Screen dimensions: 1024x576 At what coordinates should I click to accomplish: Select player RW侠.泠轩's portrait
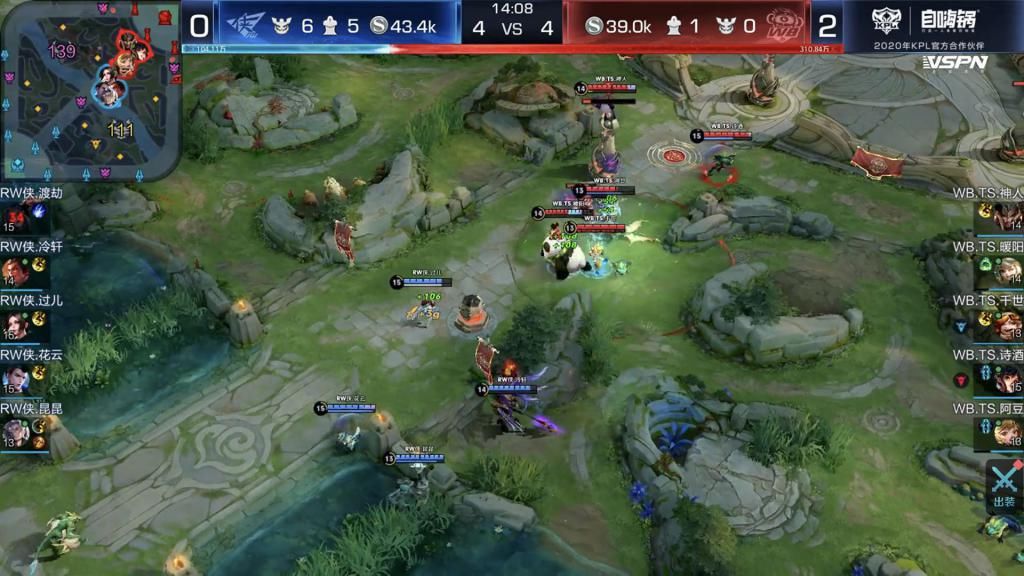[x=15, y=272]
